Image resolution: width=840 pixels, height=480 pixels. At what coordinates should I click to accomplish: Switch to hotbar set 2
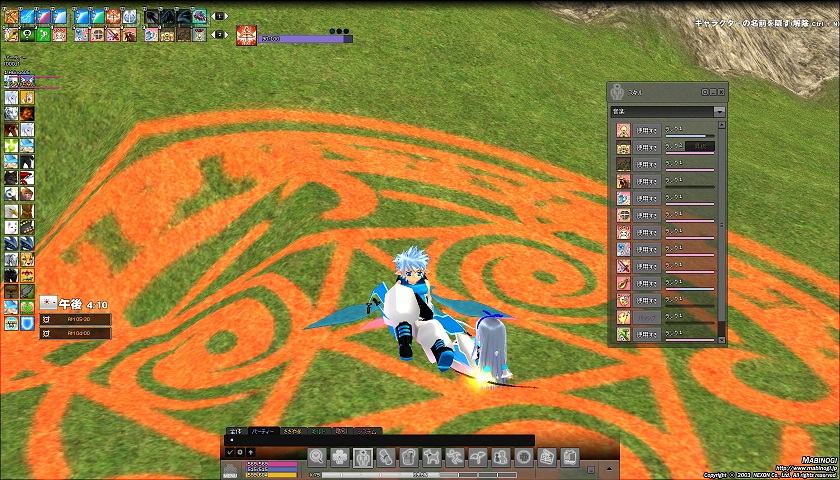pos(220,34)
